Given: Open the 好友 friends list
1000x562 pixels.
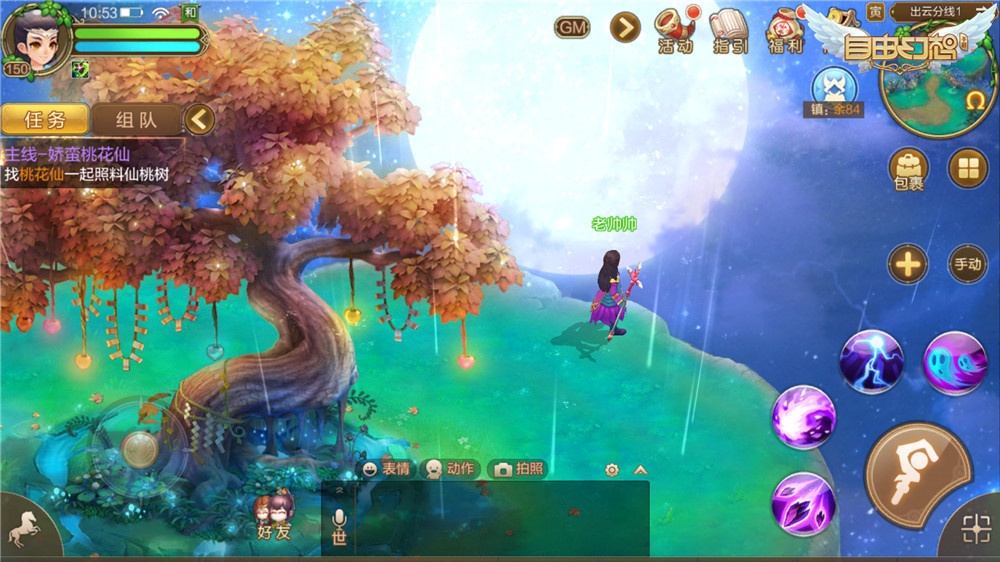Looking at the screenshot, I should click(x=273, y=517).
